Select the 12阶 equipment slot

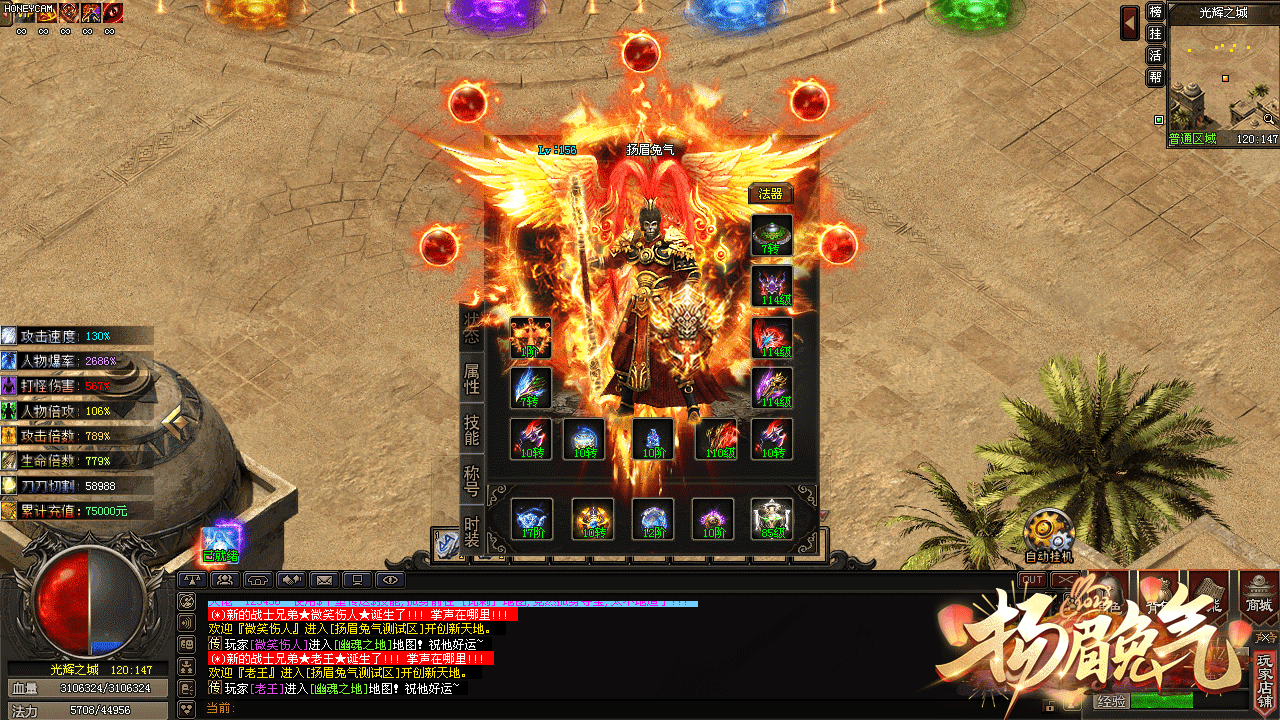click(652, 519)
